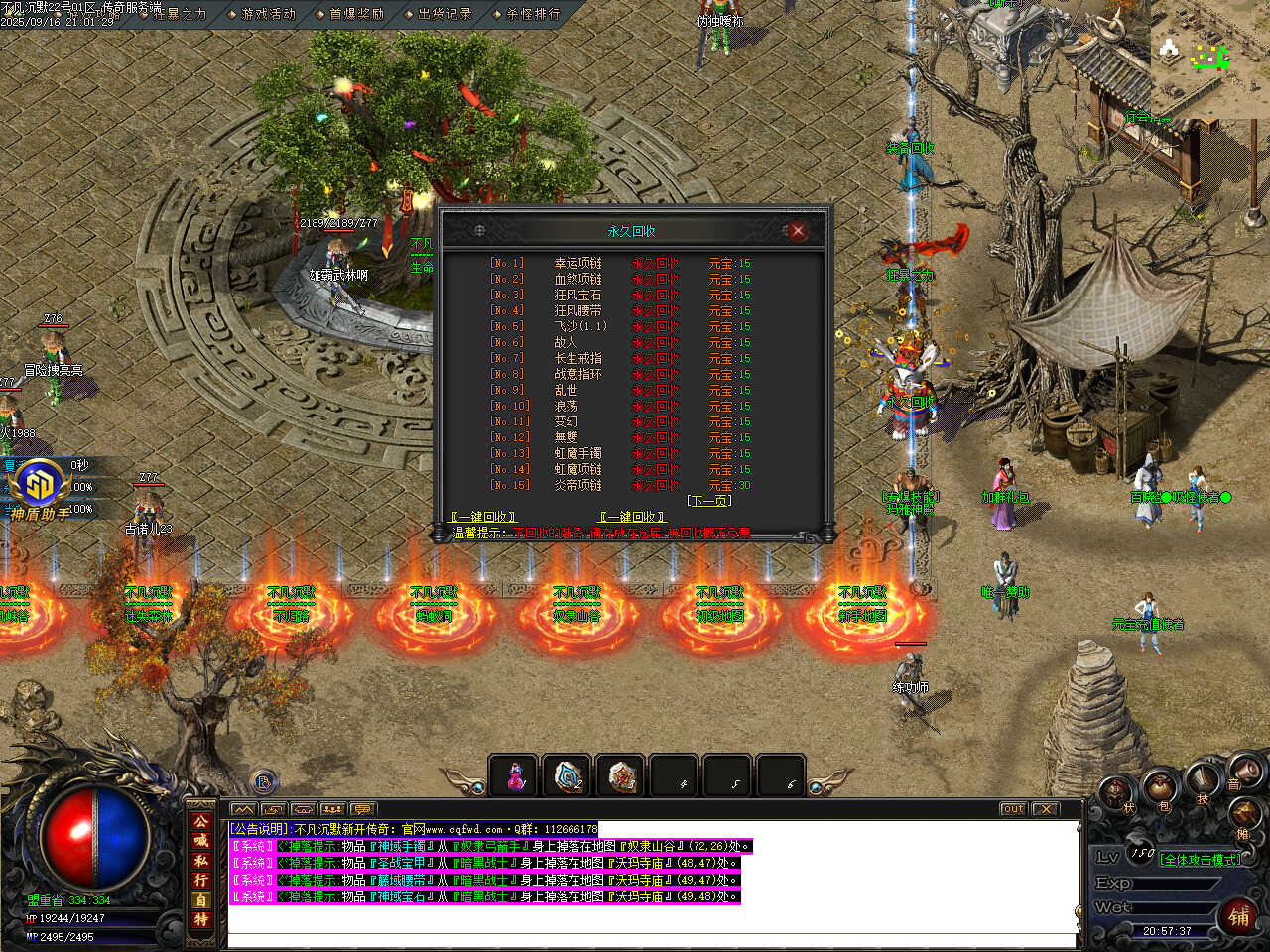This screenshot has height=952, width=1270.
Task: Go to the next page via 下一页
Action: point(708,501)
